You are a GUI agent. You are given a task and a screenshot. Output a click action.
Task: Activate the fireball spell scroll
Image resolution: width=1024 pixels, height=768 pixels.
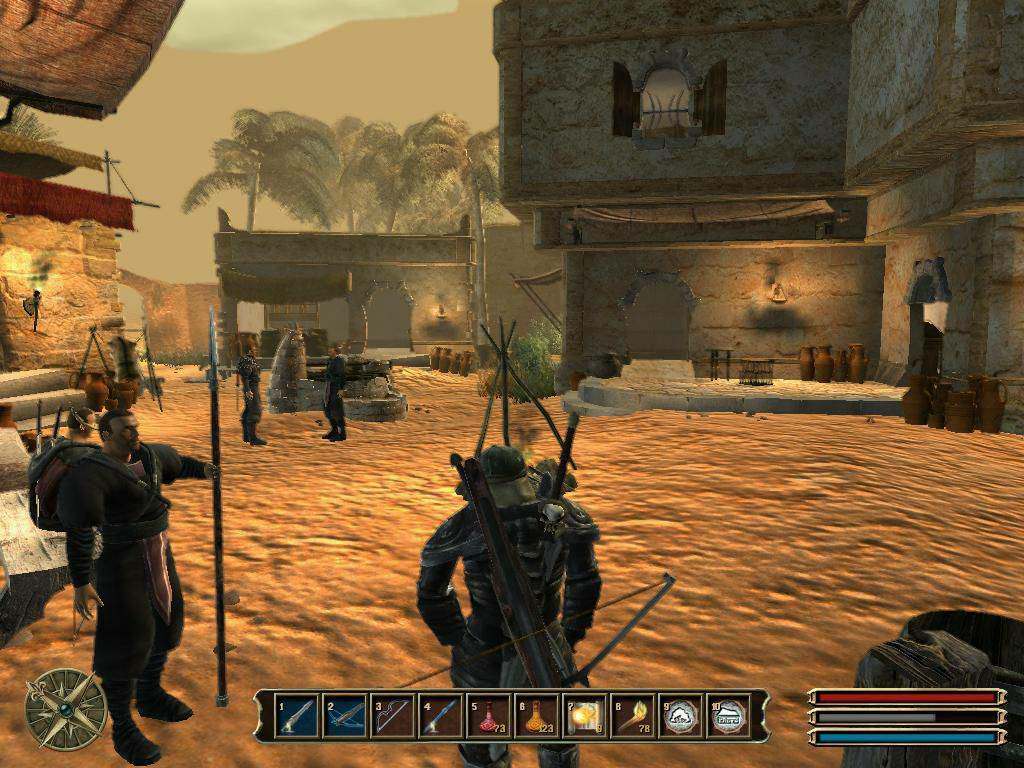pos(585,716)
